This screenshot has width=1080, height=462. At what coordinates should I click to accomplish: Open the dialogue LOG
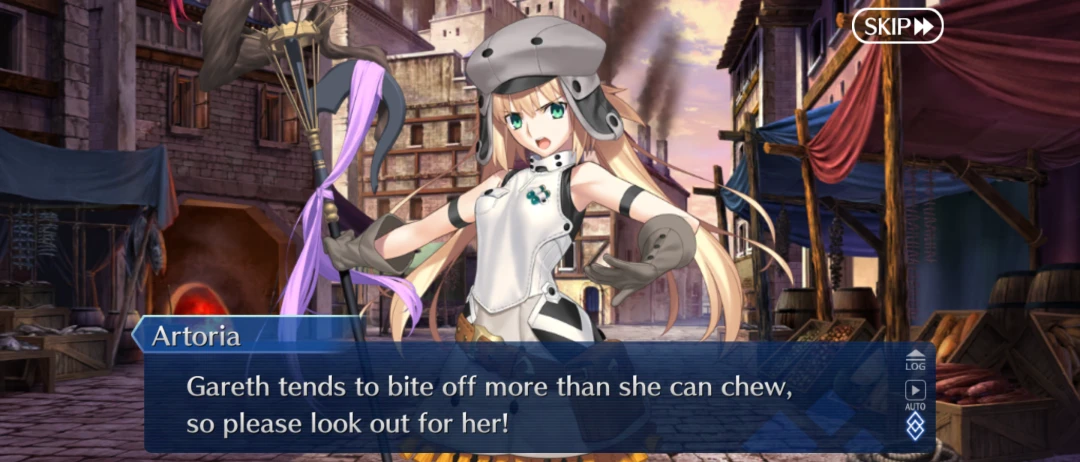pos(915,361)
